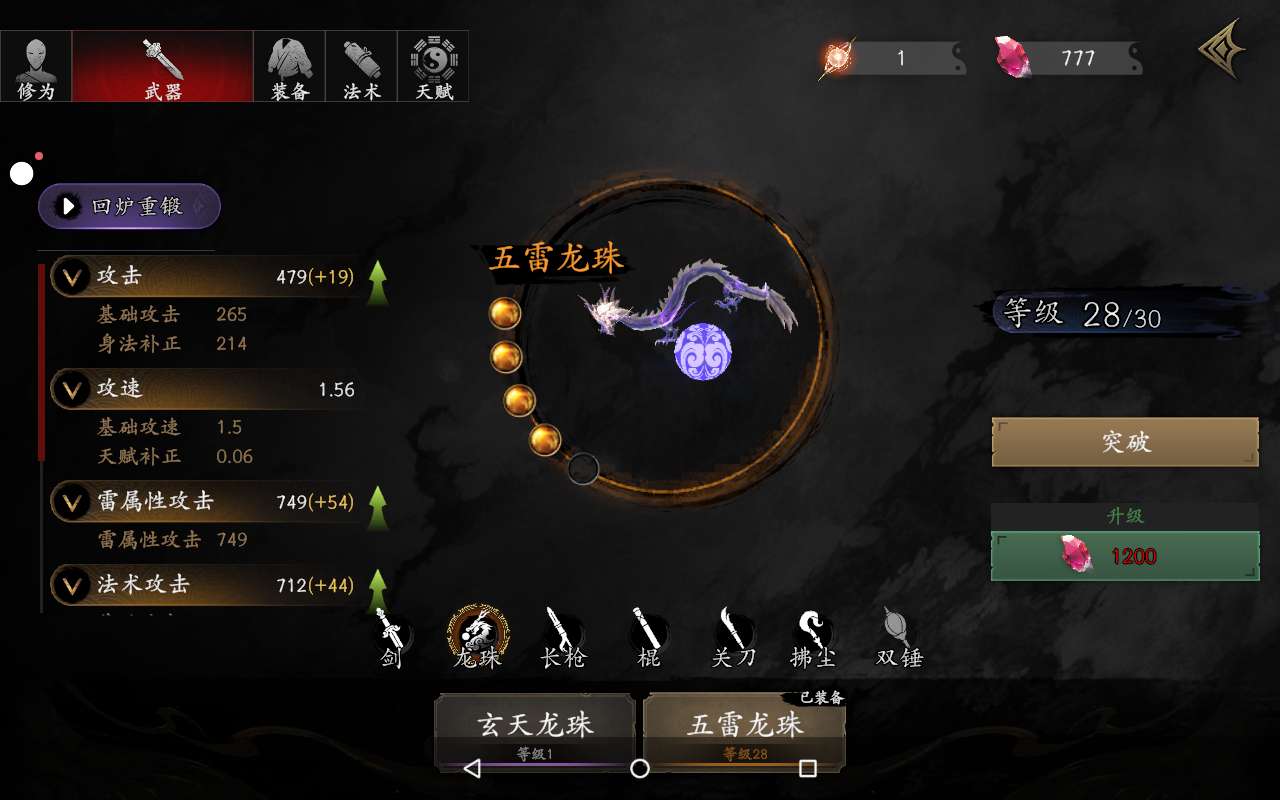Switch to the 修为 cultivation tab
The width and height of the screenshot is (1280, 800).
click(36, 66)
